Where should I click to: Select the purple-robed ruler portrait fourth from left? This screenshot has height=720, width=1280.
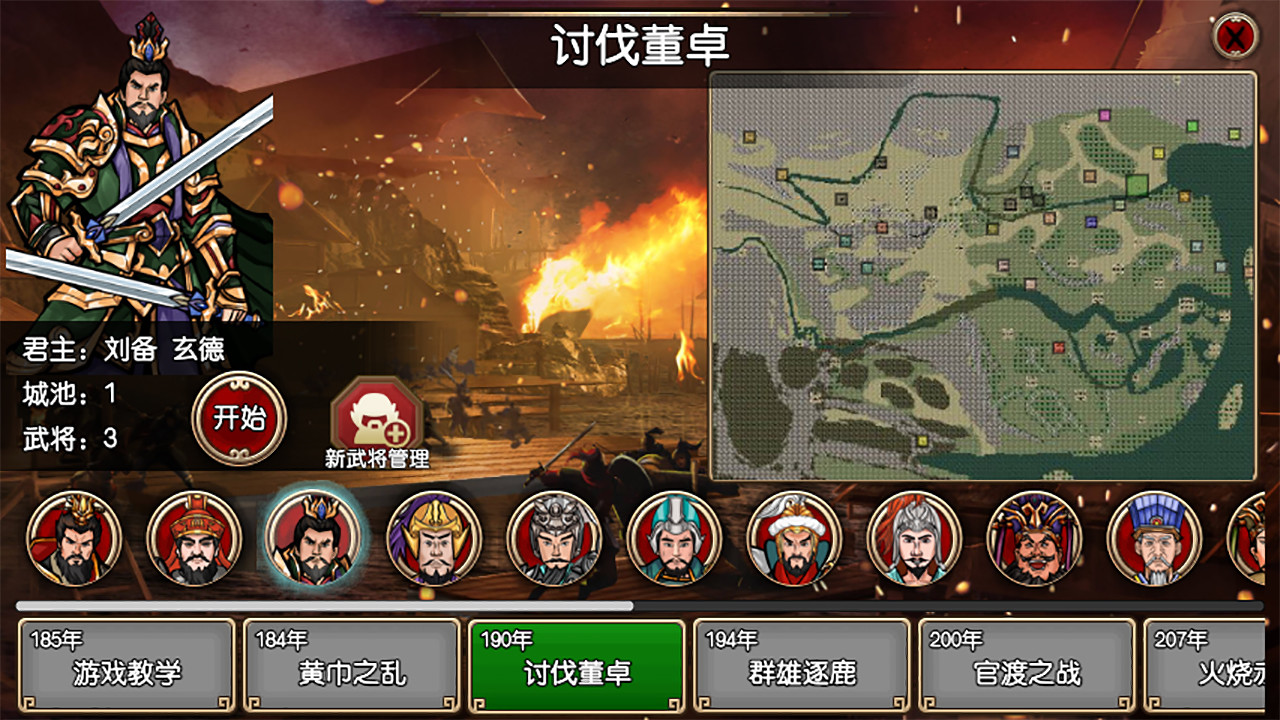click(x=435, y=540)
